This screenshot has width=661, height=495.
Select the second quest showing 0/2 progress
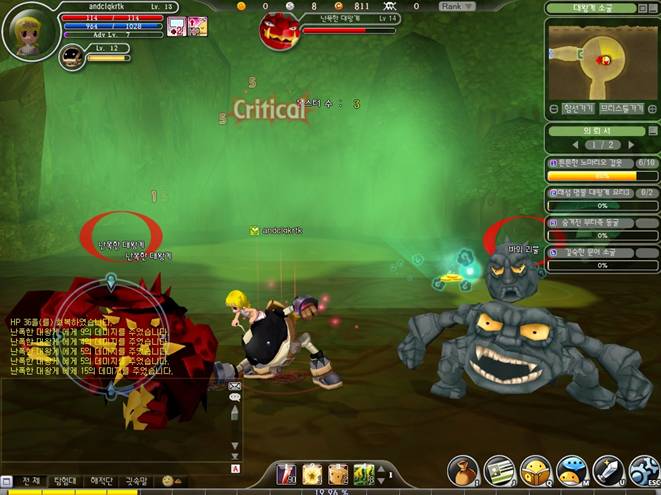[602, 192]
